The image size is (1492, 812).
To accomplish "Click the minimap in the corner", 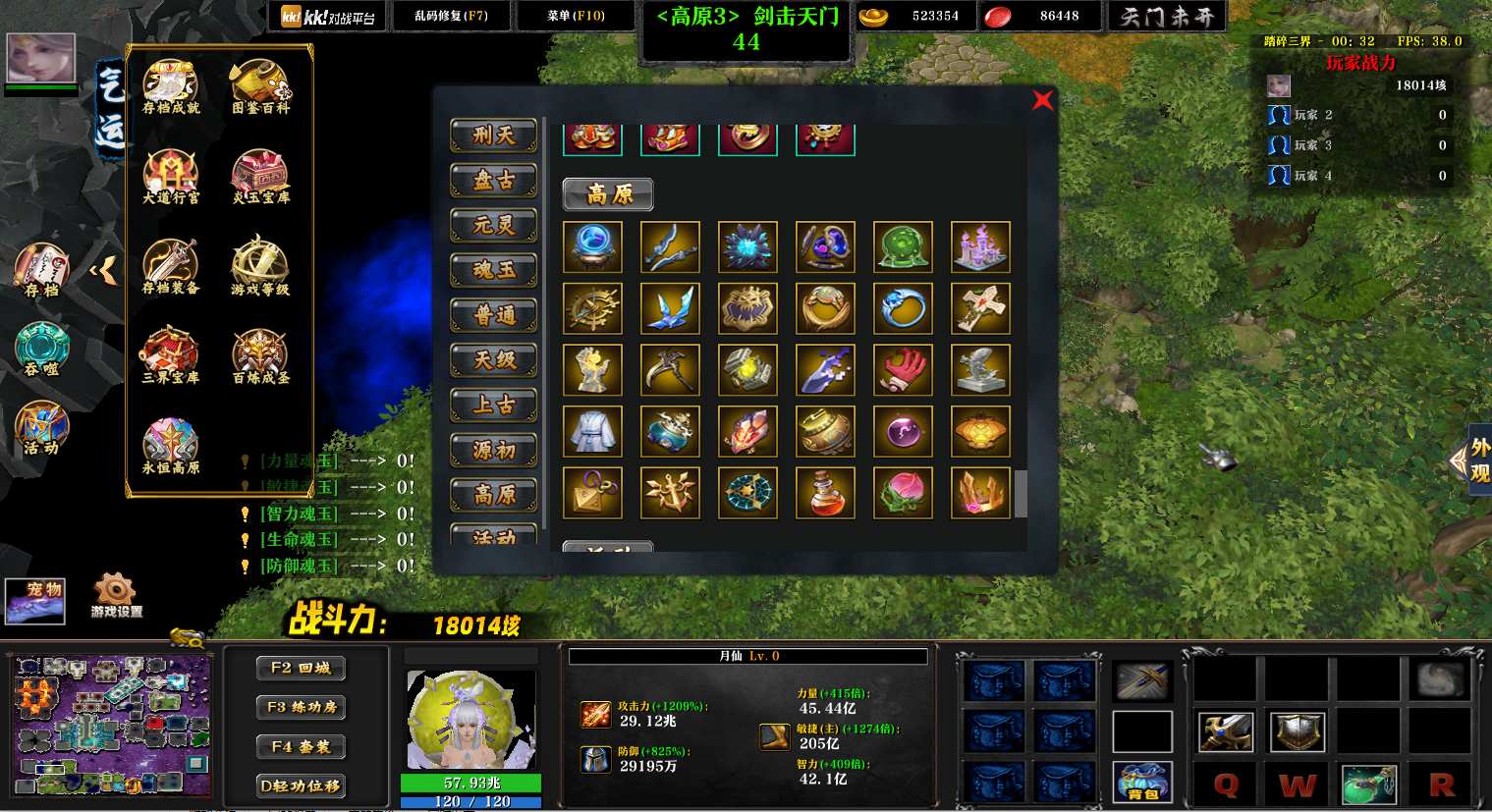I will pos(111,725).
